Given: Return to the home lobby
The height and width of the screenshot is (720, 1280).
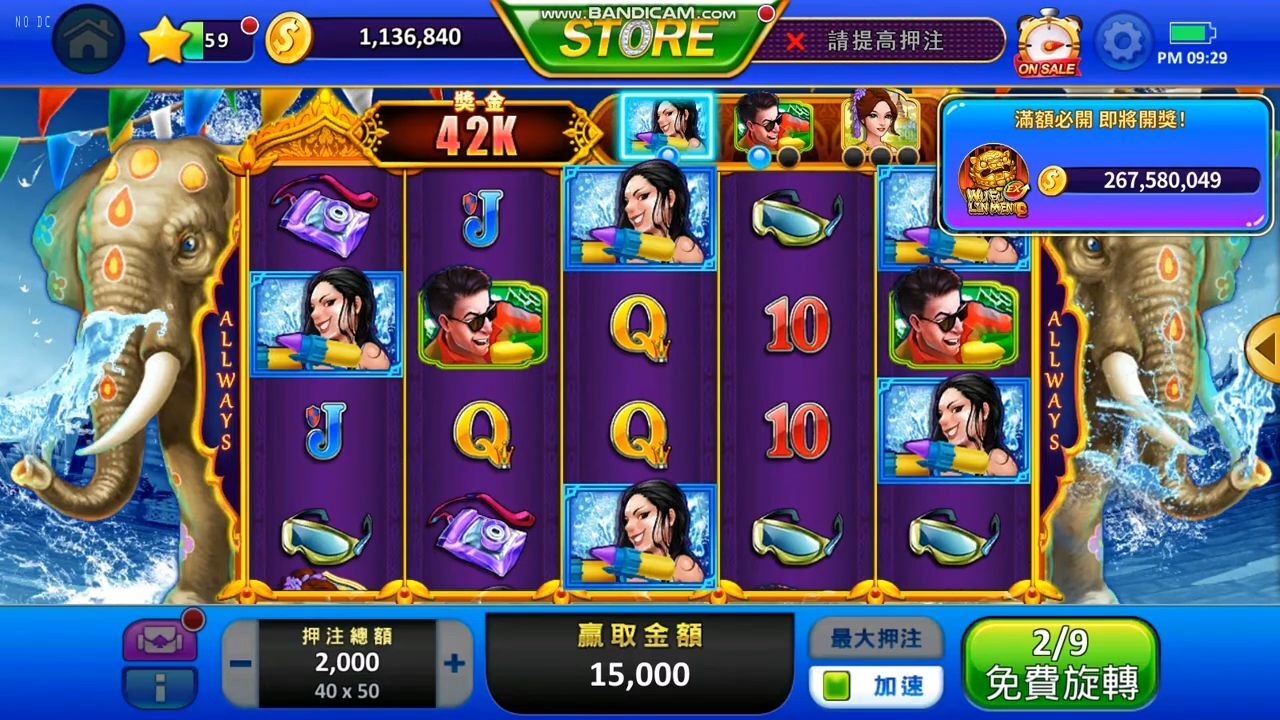Looking at the screenshot, I should pyautogui.click(x=88, y=40).
